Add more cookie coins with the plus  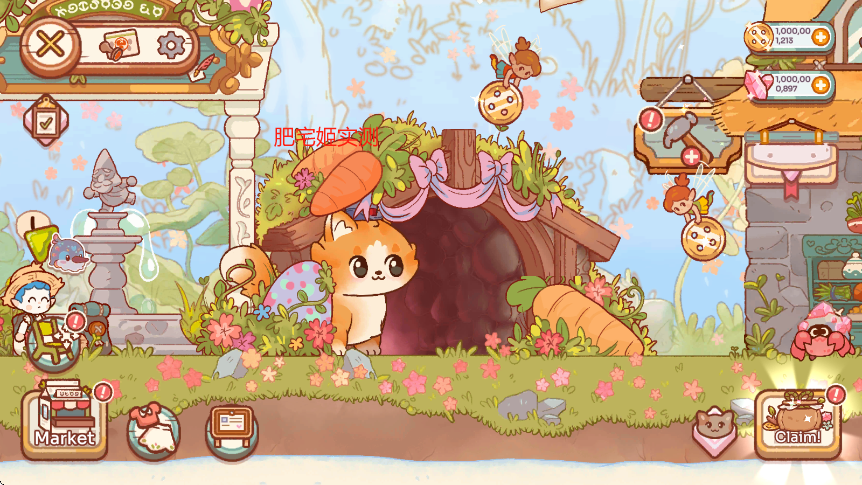pos(821,37)
